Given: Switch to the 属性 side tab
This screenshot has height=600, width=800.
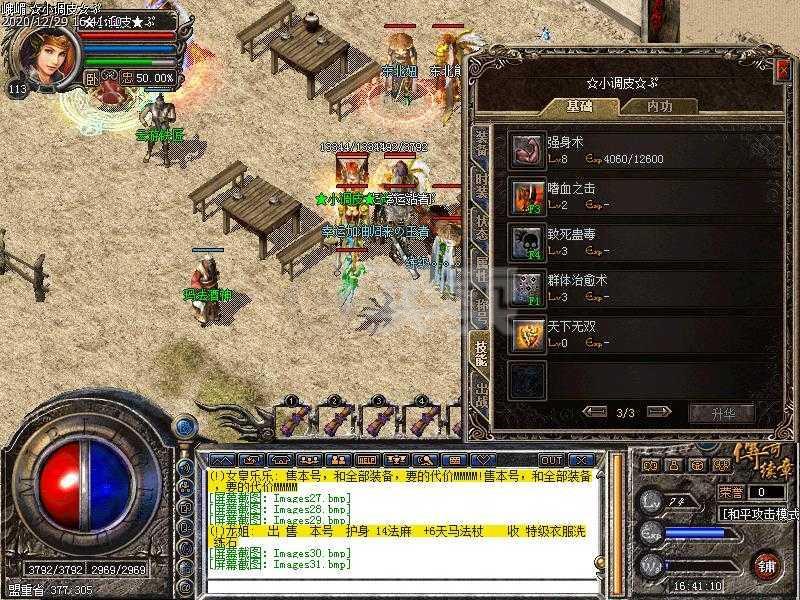Looking at the screenshot, I should click(481, 269).
